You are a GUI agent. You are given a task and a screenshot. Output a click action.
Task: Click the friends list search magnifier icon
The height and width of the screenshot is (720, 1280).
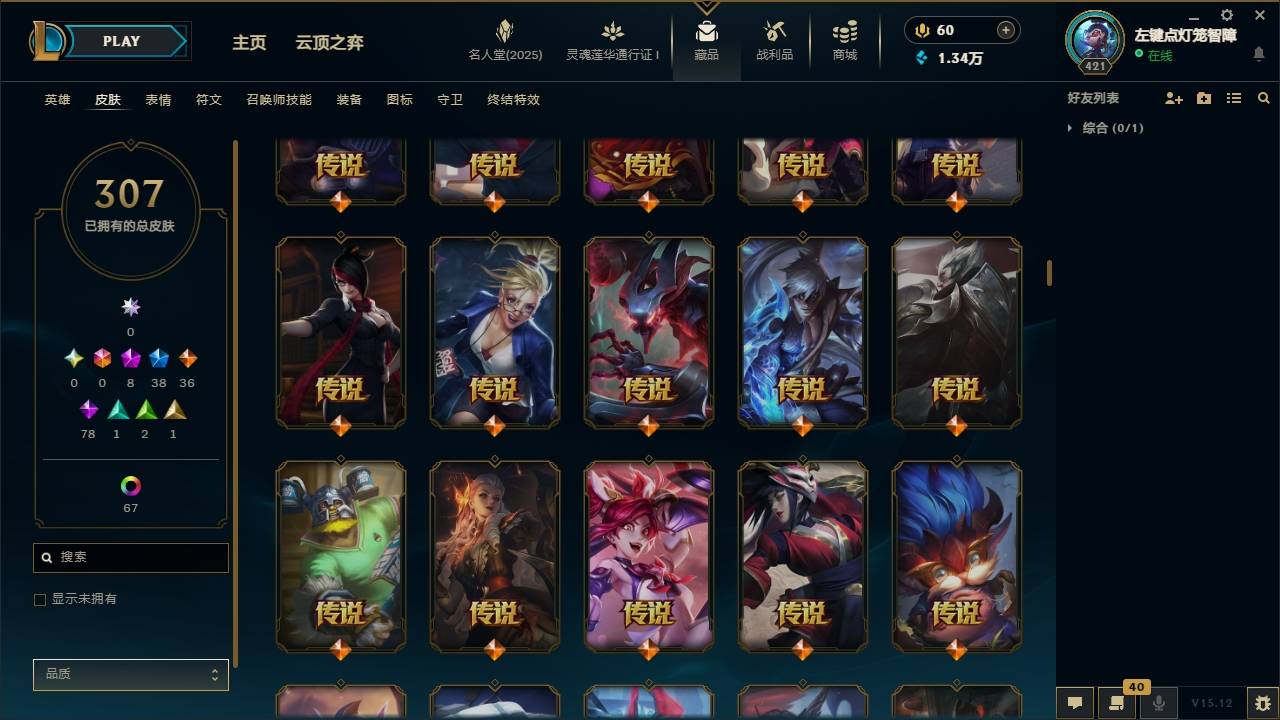(x=1263, y=97)
